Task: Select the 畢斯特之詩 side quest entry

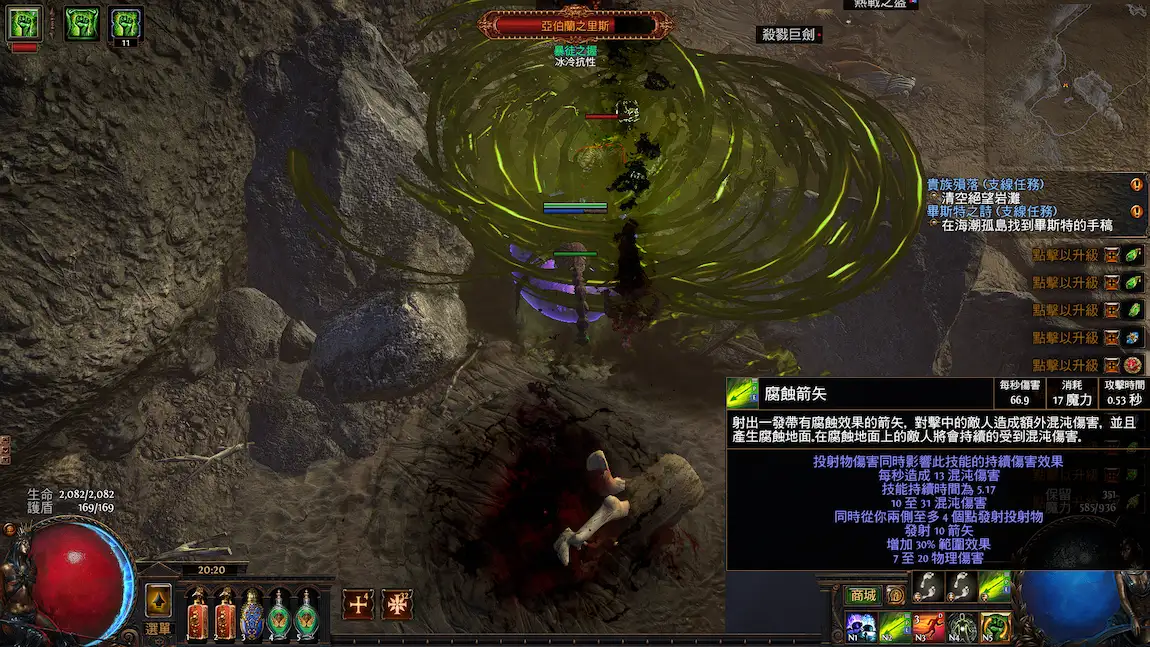Action: tap(991, 211)
